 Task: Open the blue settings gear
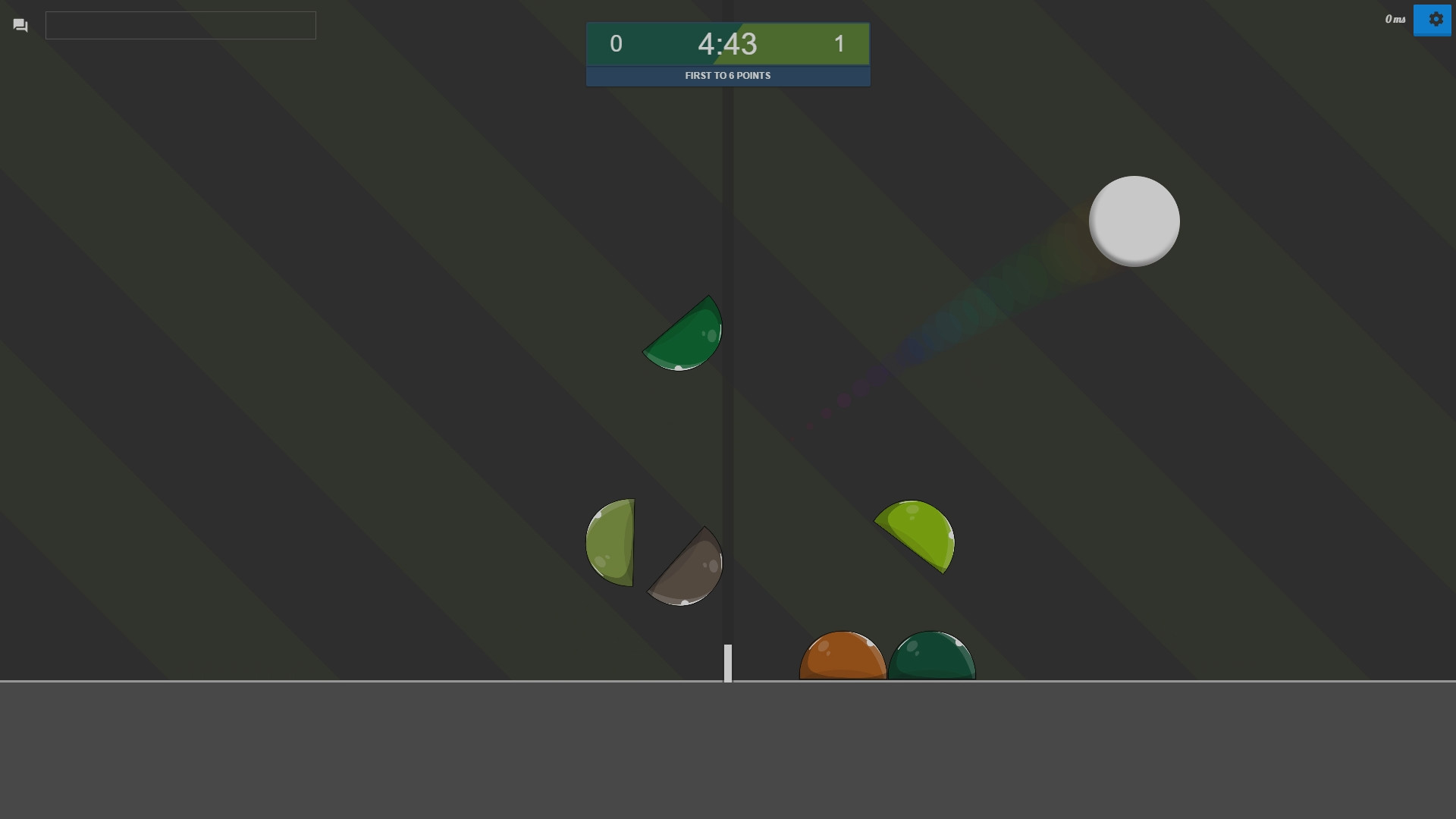[x=1433, y=20]
